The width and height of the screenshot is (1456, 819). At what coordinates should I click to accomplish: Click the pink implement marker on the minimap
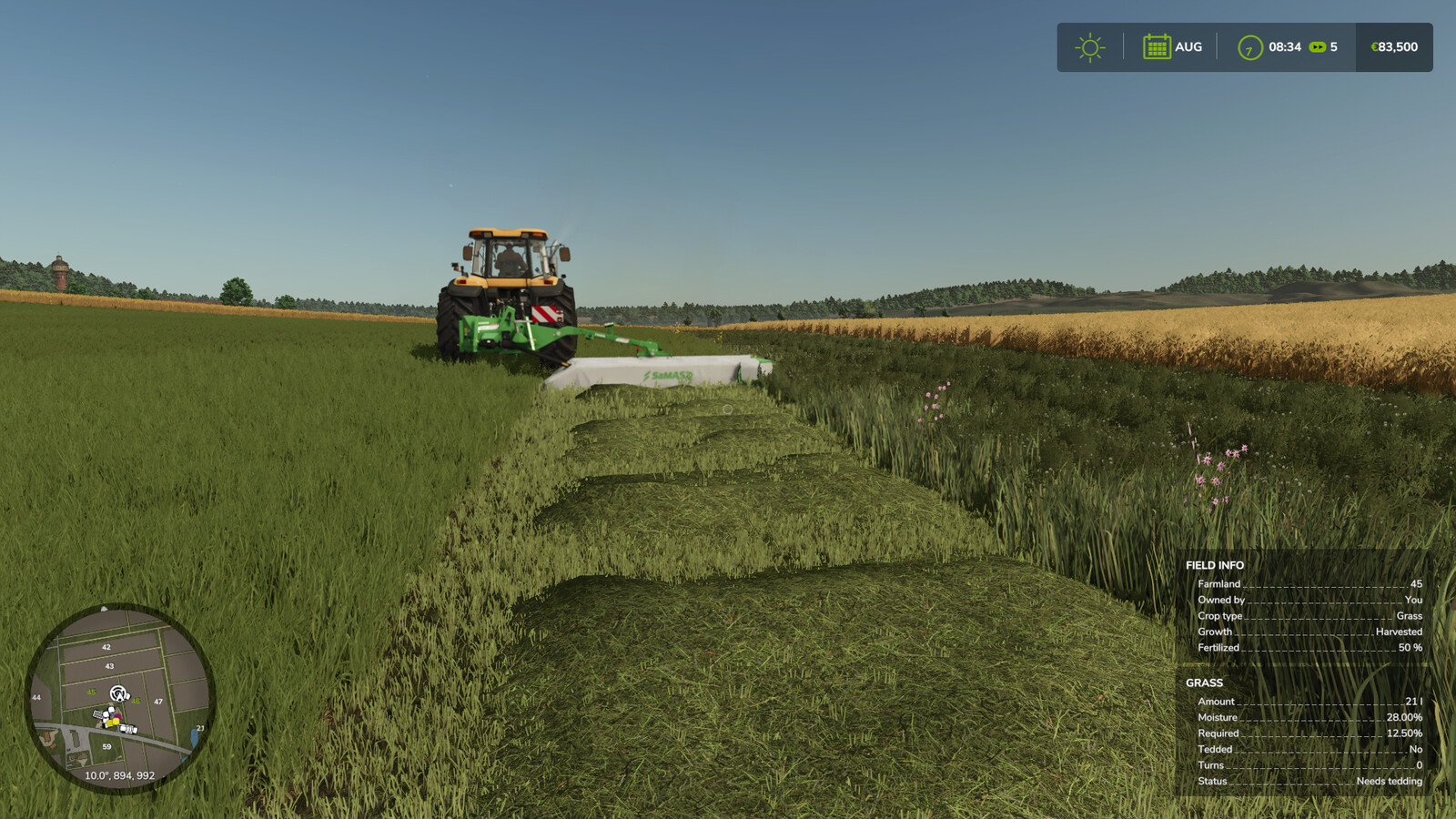[117, 716]
